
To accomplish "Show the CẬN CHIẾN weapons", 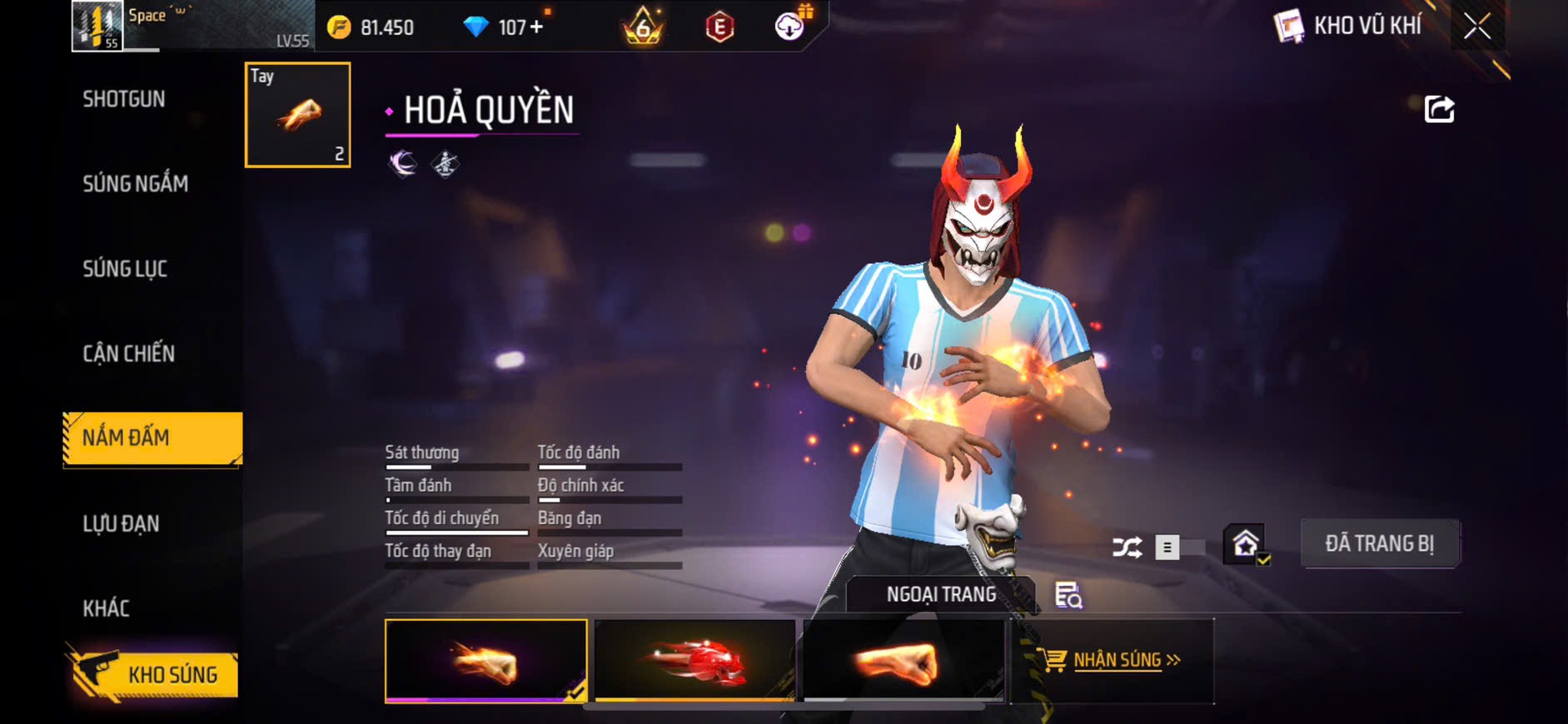I will (129, 354).
